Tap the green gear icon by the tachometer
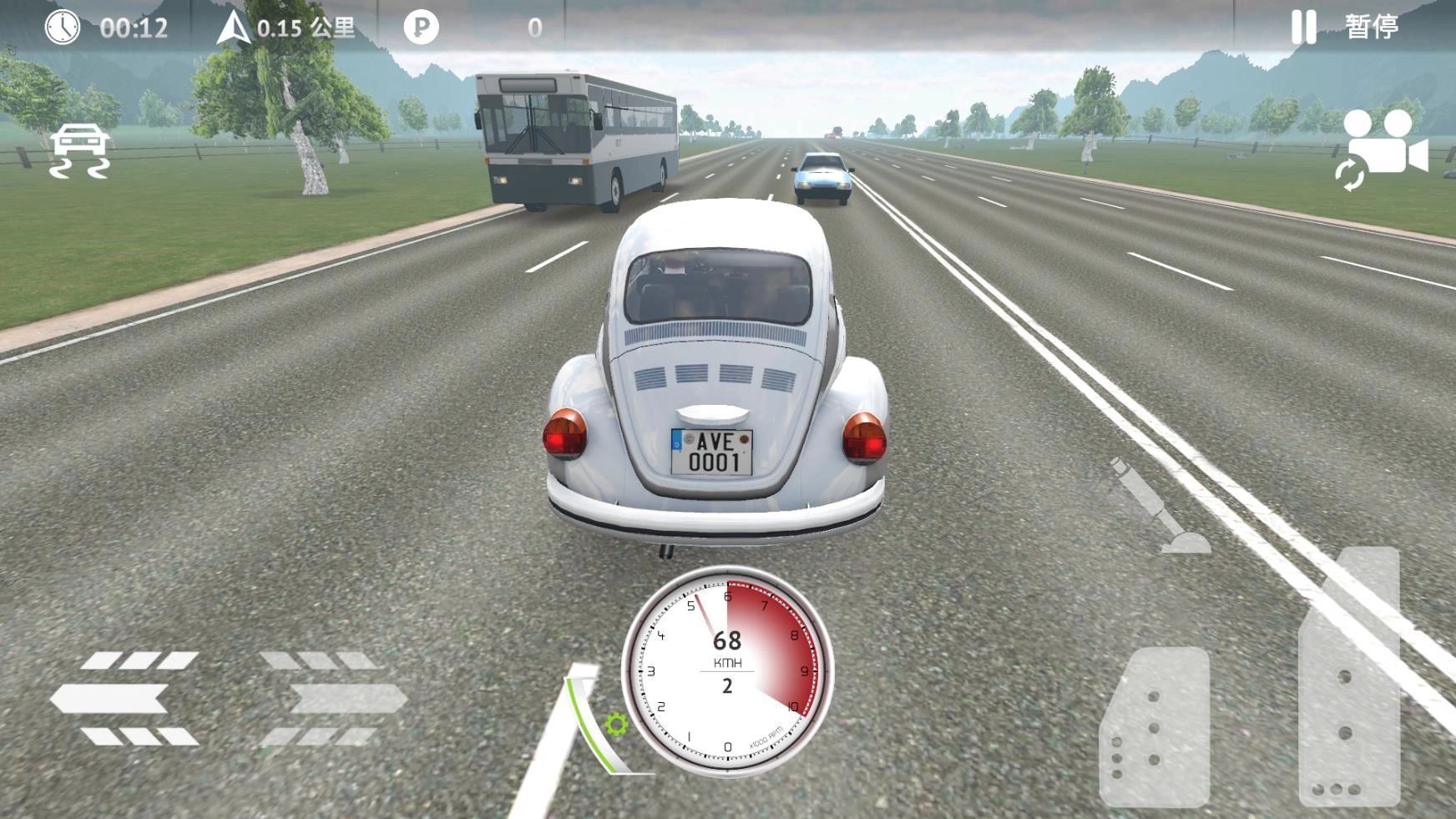1456x819 pixels. [616, 724]
